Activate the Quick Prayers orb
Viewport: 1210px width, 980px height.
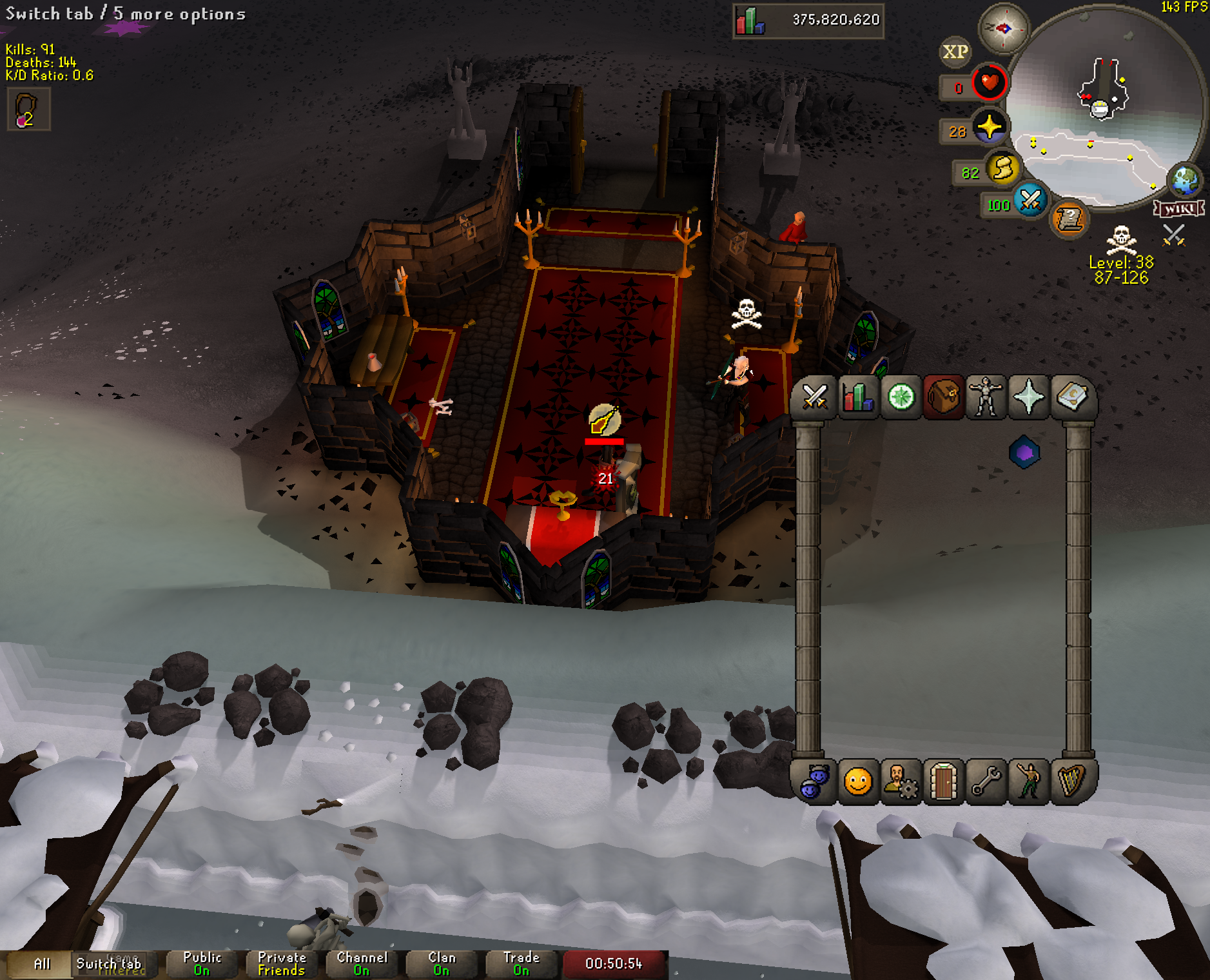click(x=989, y=127)
